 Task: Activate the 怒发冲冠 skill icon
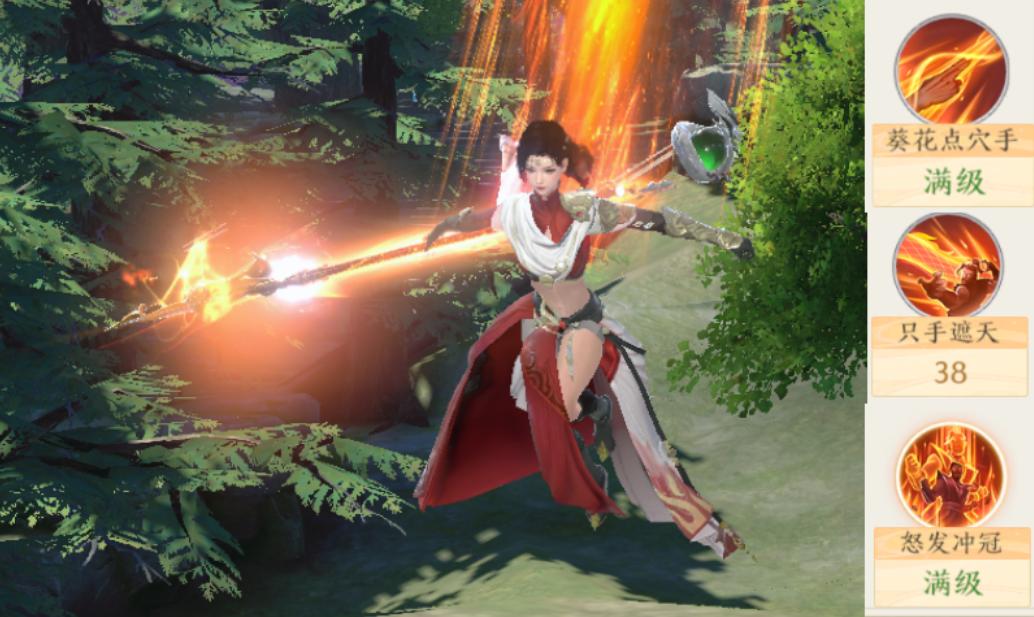pyautogui.click(x=950, y=474)
